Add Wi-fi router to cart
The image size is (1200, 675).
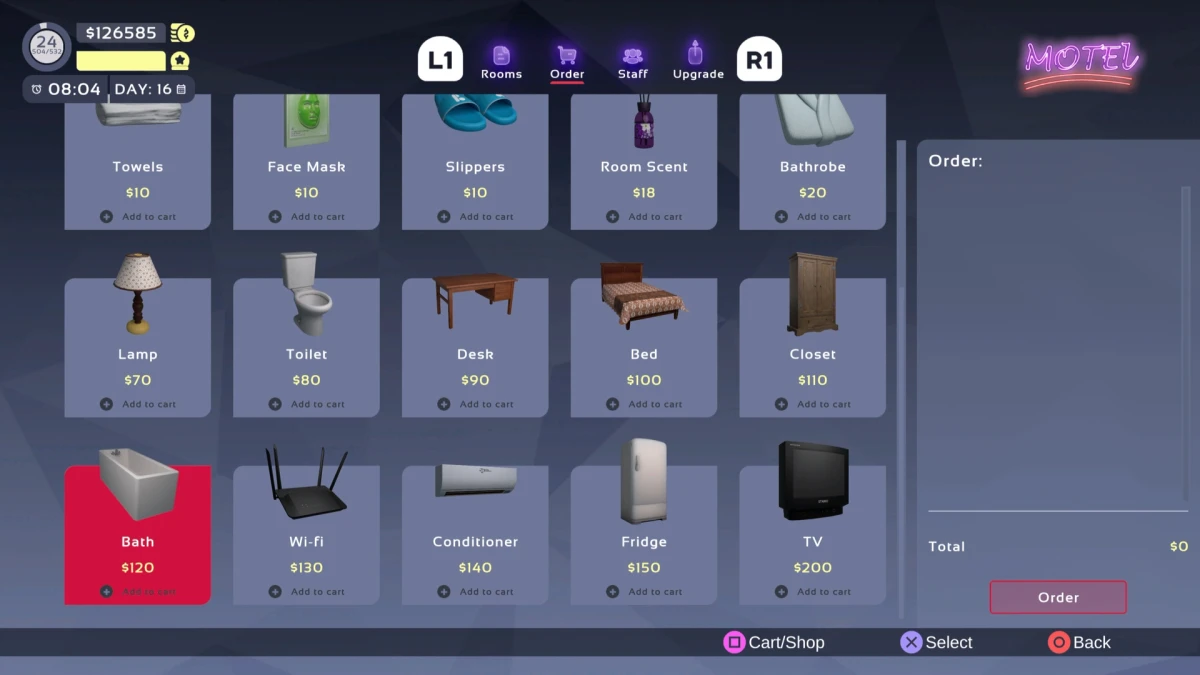[x=307, y=591]
